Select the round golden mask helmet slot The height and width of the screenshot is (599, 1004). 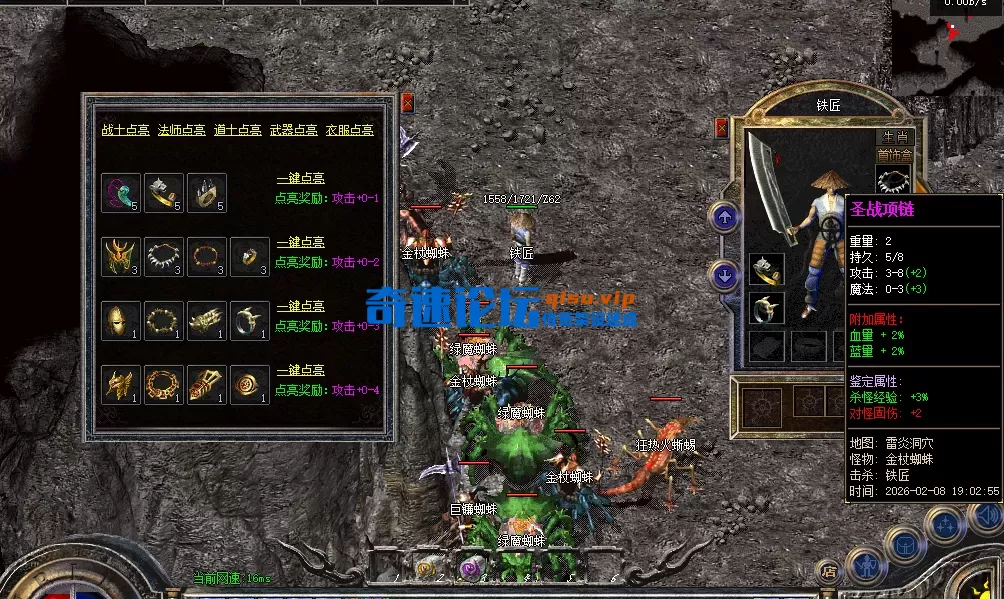click(x=120, y=321)
